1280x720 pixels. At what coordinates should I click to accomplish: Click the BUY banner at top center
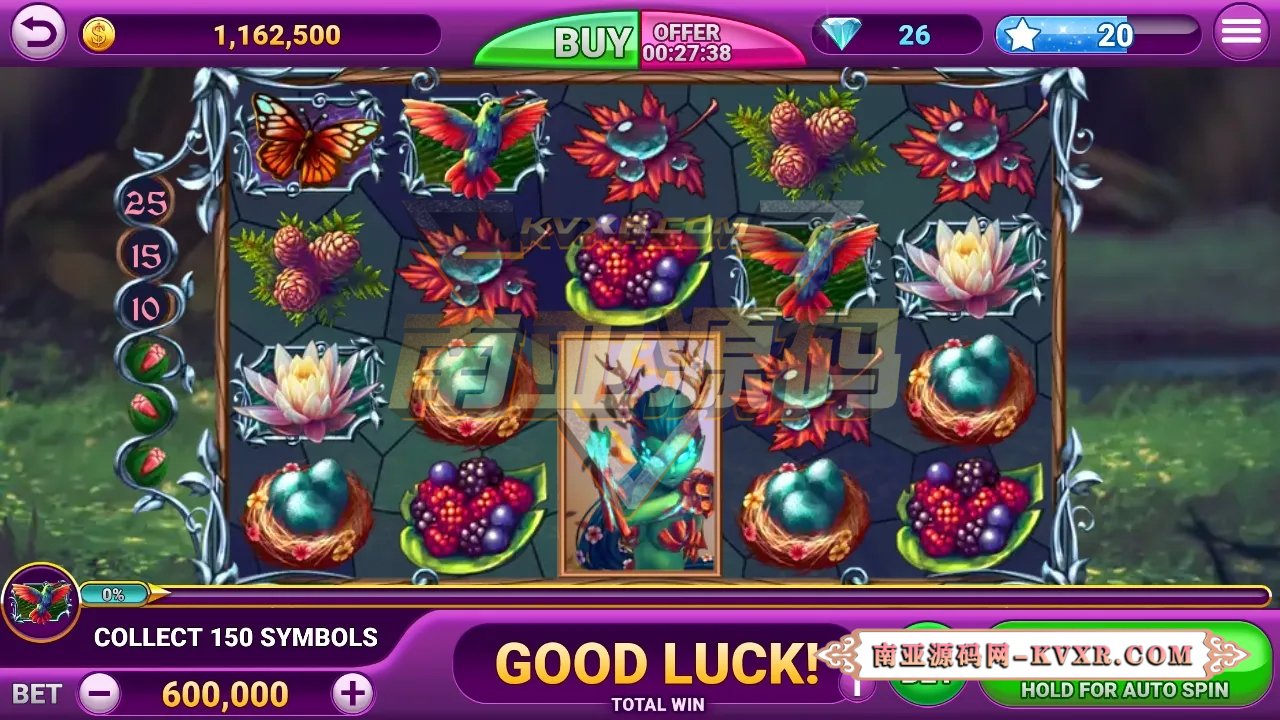pyautogui.click(x=590, y=38)
